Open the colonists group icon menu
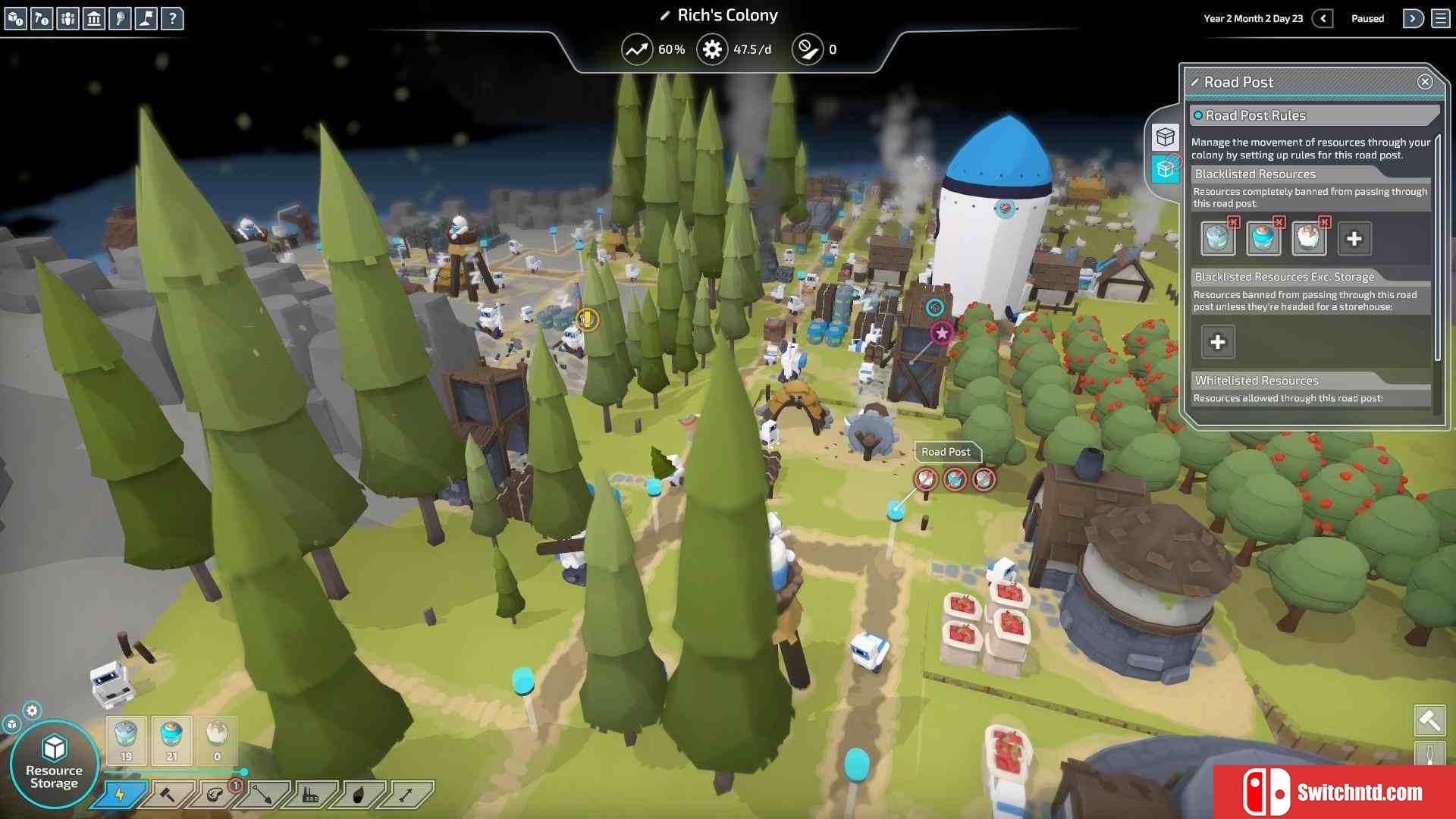Screen dimensions: 1456x819 [67, 18]
